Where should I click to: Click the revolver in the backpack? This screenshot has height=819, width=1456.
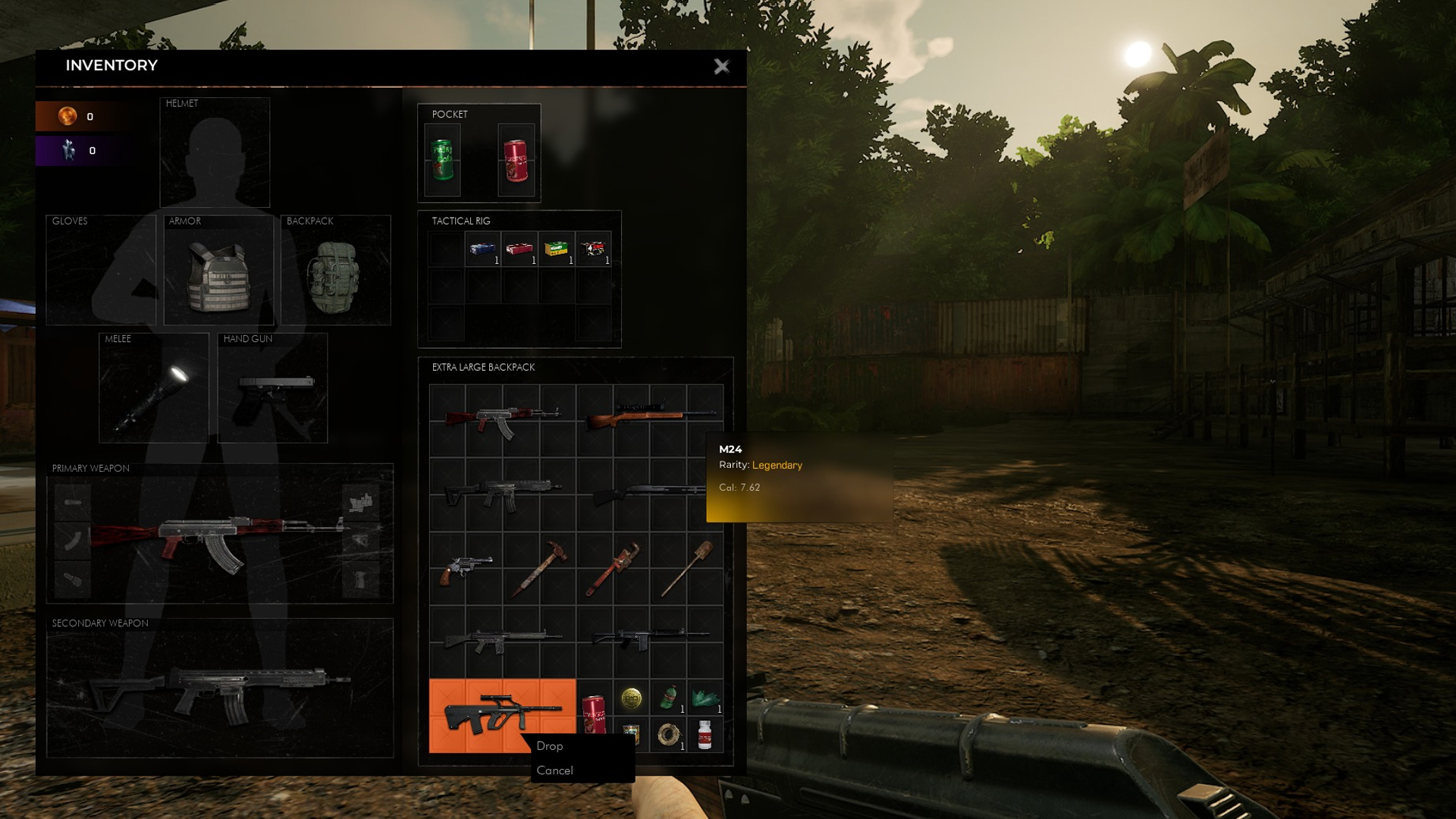click(464, 568)
